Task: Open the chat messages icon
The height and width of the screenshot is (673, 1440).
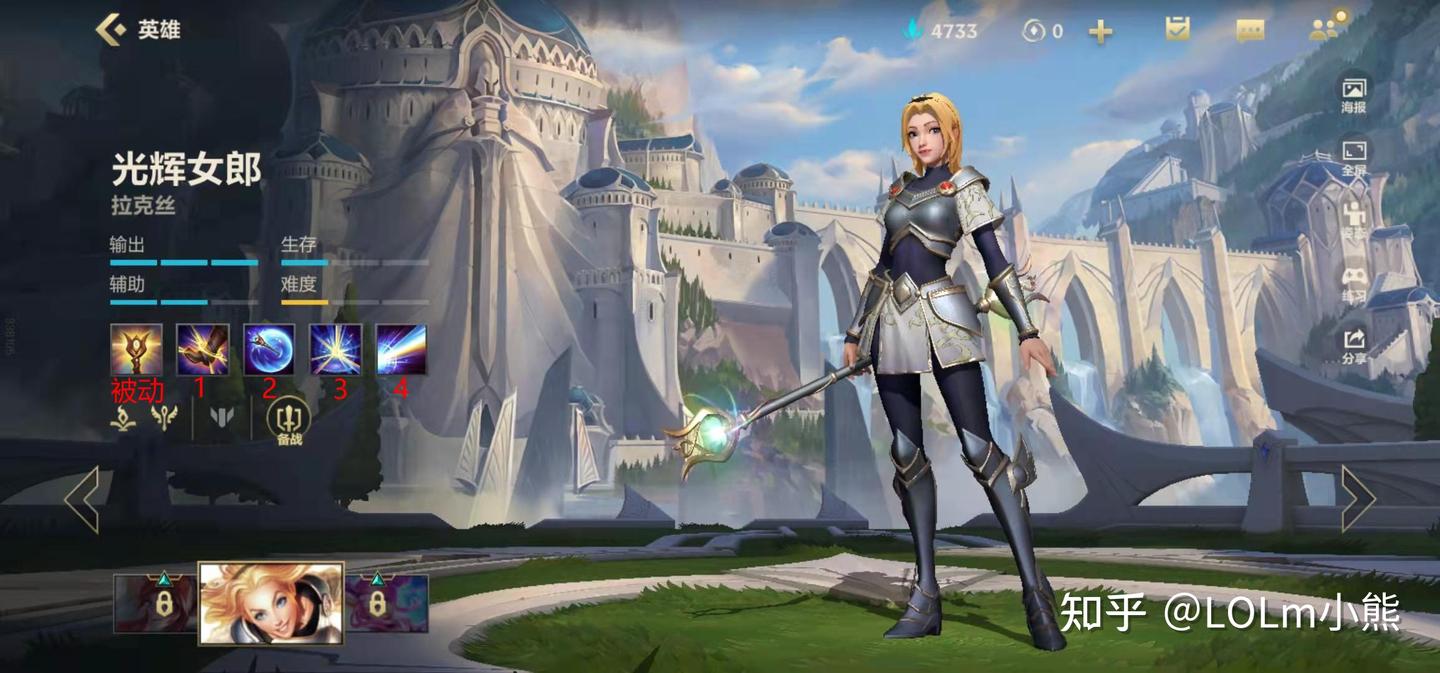Action: pyautogui.click(x=1250, y=31)
